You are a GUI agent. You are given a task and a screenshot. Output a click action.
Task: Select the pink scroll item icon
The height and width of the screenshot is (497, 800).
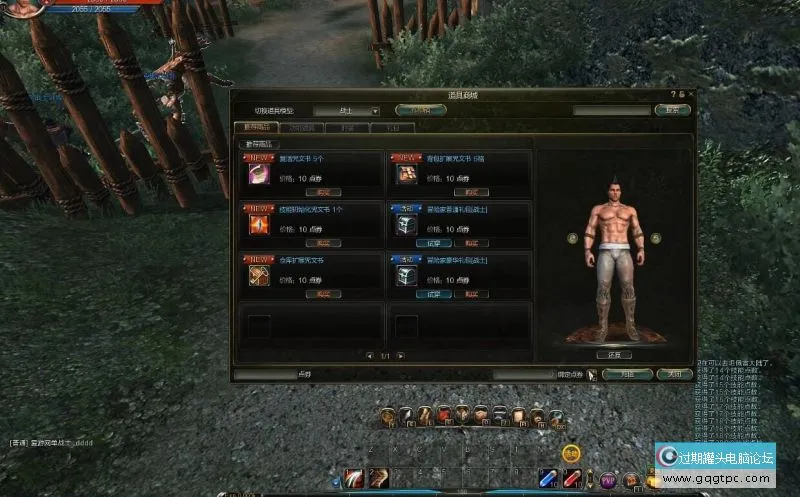click(x=258, y=173)
